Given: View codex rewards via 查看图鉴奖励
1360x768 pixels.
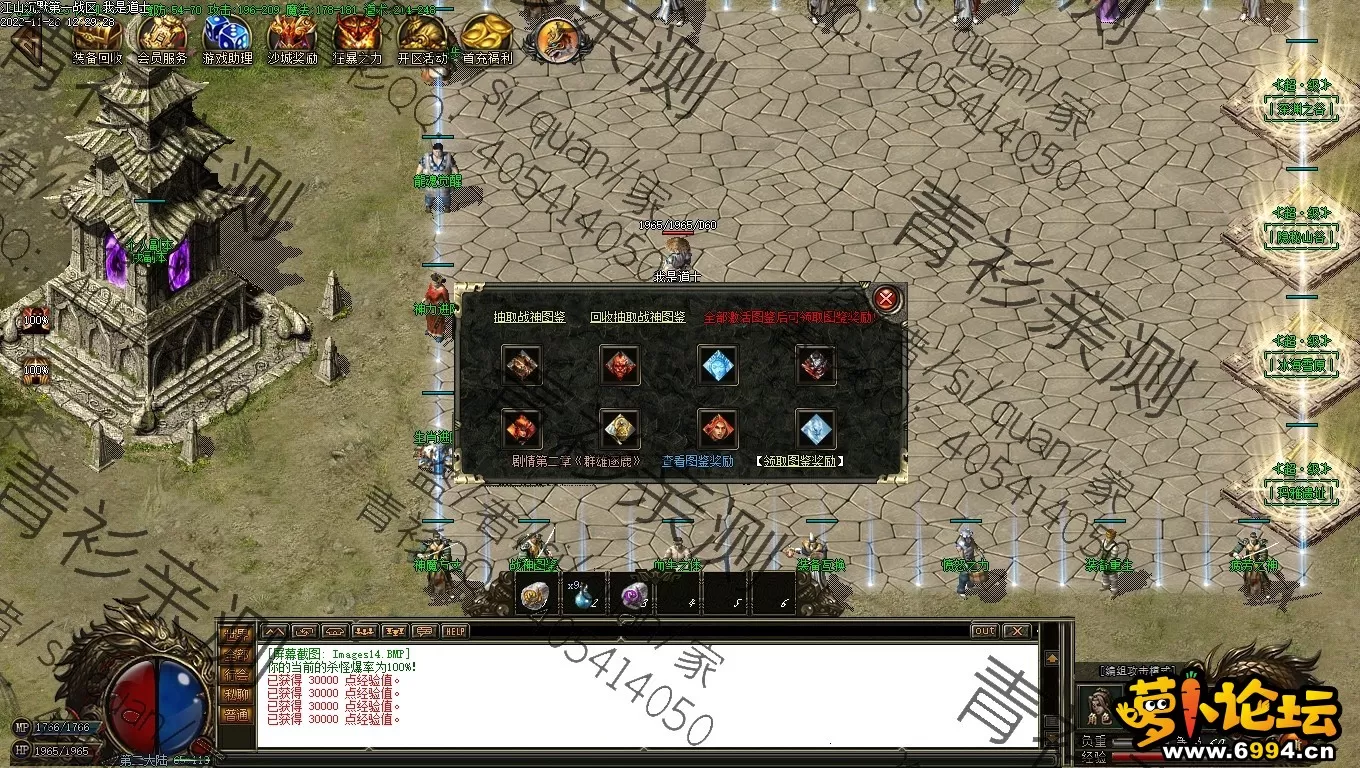Looking at the screenshot, I should [697, 462].
